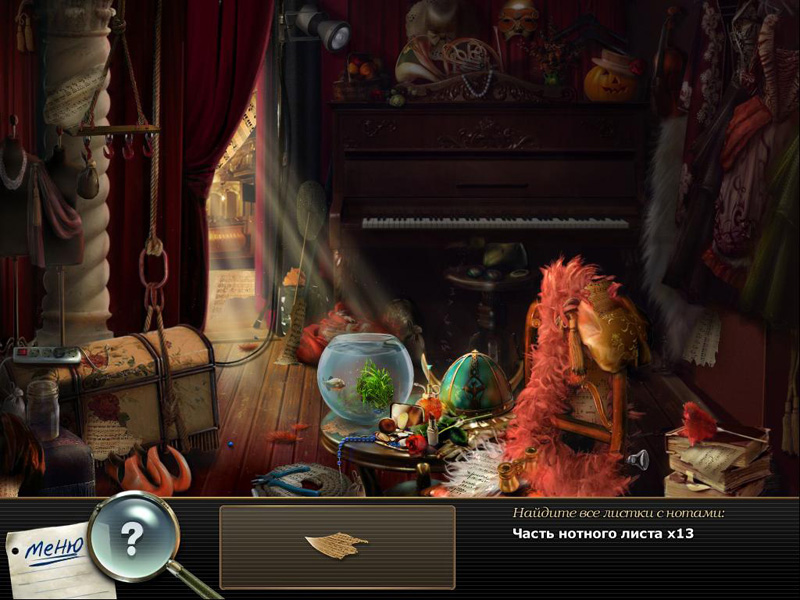Use the question mark hint magnifier
This screenshot has height=600, width=800.
[x=132, y=537]
